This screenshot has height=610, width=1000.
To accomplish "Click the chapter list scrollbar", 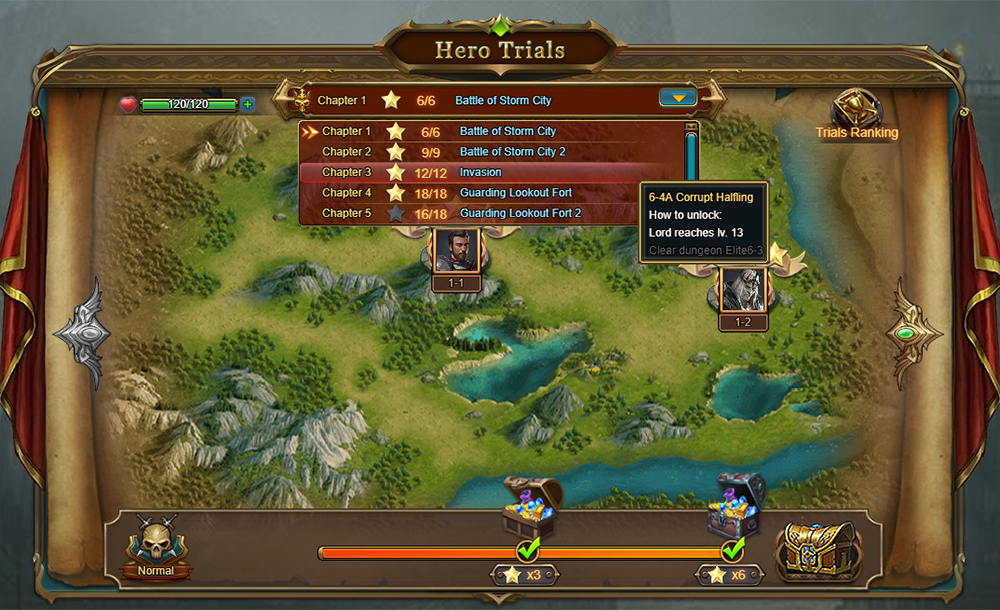I will (x=690, y=160).
